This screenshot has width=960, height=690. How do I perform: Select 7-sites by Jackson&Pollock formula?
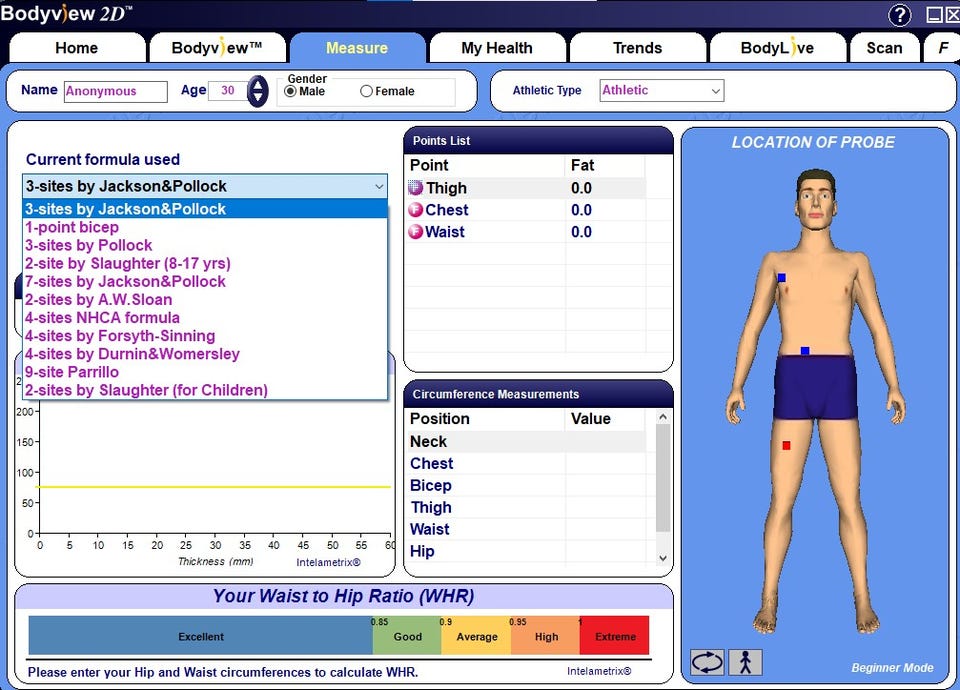coord(125,281)
